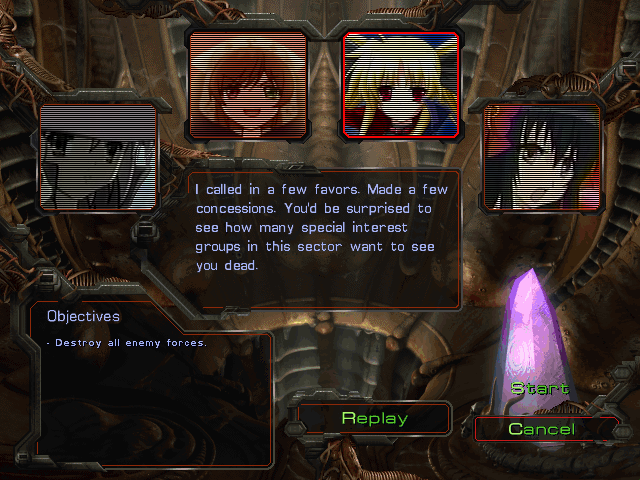Start the mission
640x480 pixels.
[539, 388]
